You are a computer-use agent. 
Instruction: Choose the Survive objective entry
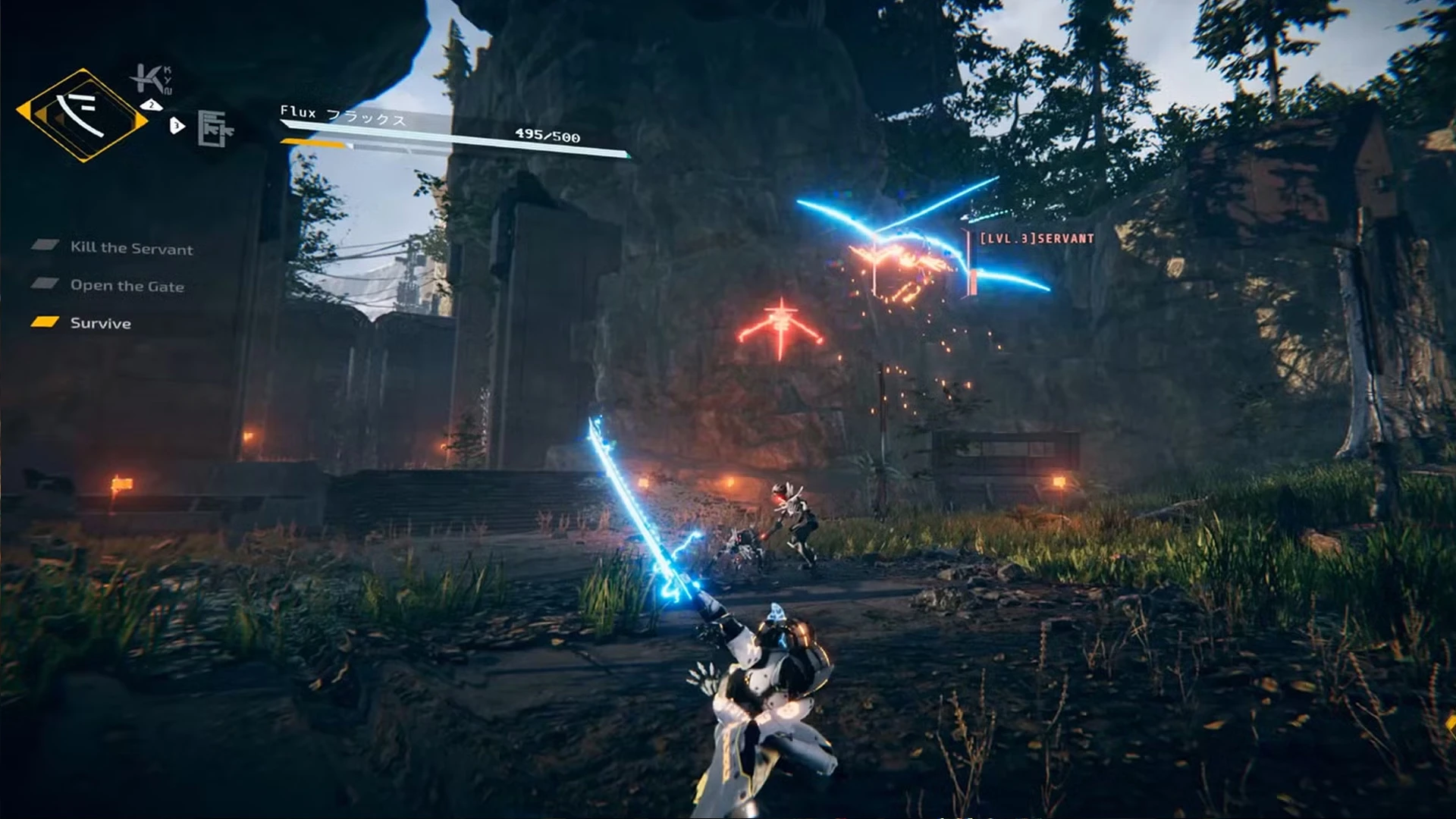pyautogui.click(x=100, y=323)
